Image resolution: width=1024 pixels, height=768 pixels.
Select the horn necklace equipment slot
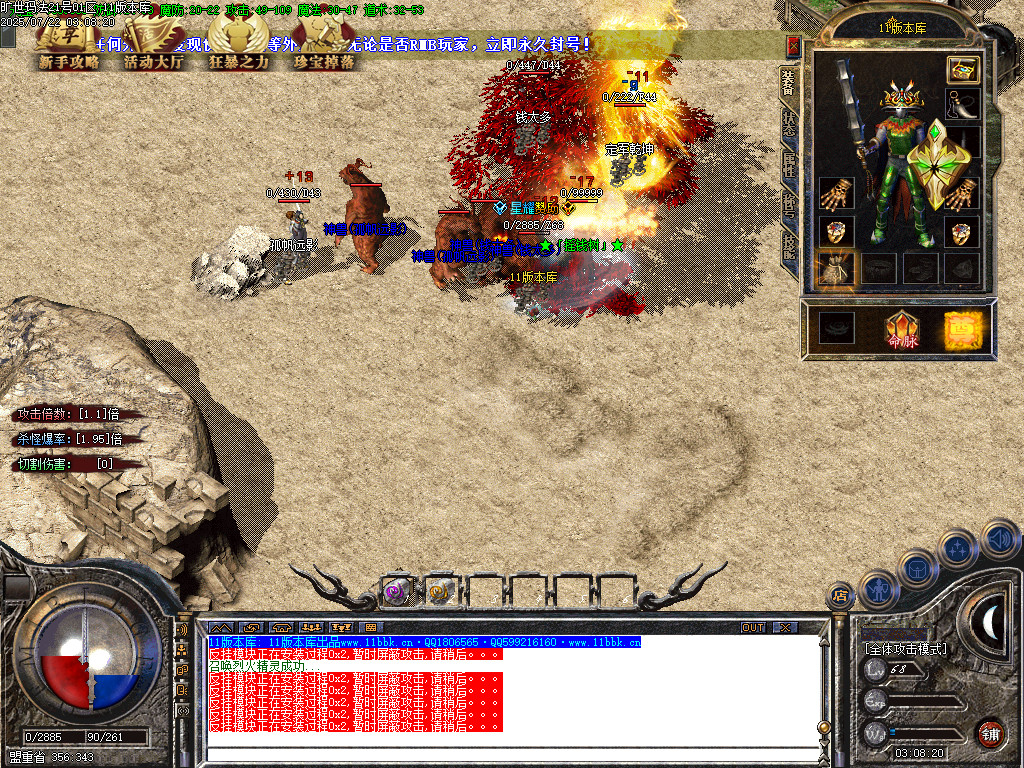[962, 105]
